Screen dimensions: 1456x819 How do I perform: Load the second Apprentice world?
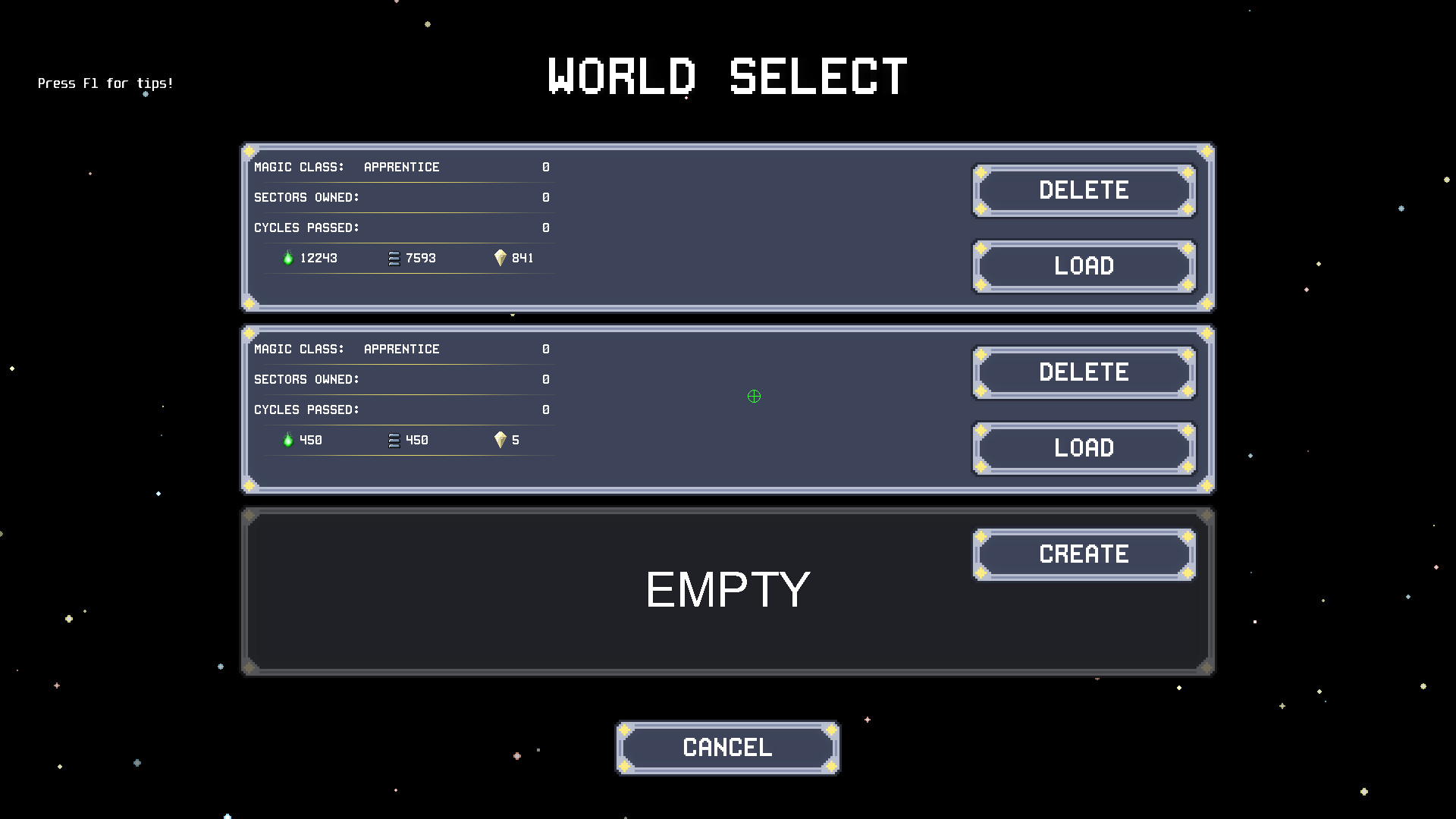click(x=1083, y=448)
